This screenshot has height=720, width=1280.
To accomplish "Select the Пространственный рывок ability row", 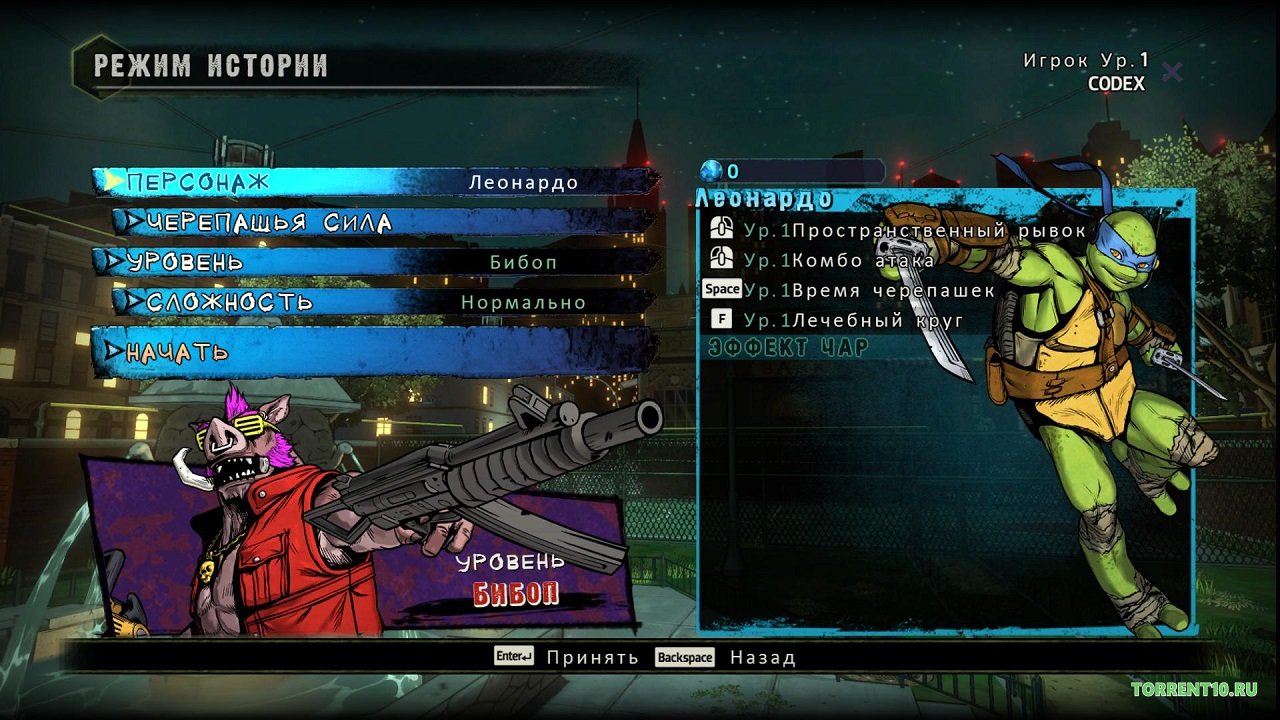I will tap(898, 231).
